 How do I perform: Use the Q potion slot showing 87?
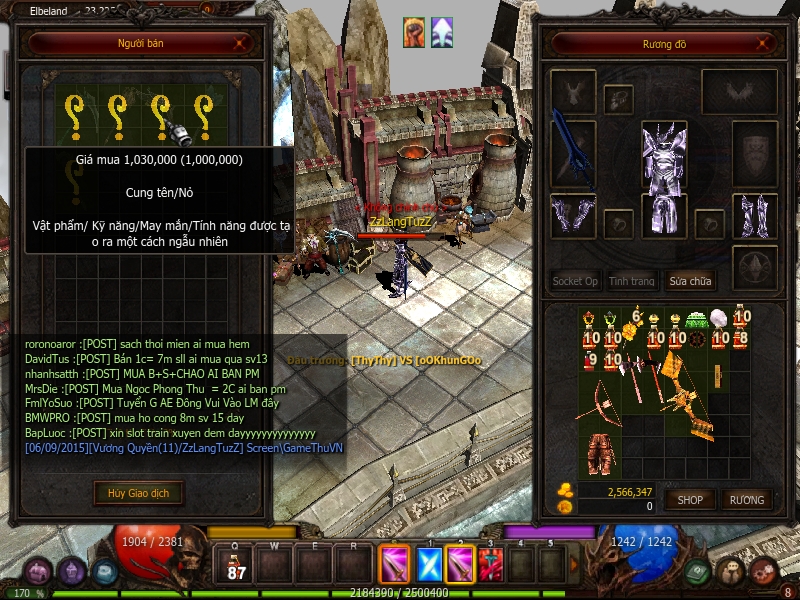237,566
